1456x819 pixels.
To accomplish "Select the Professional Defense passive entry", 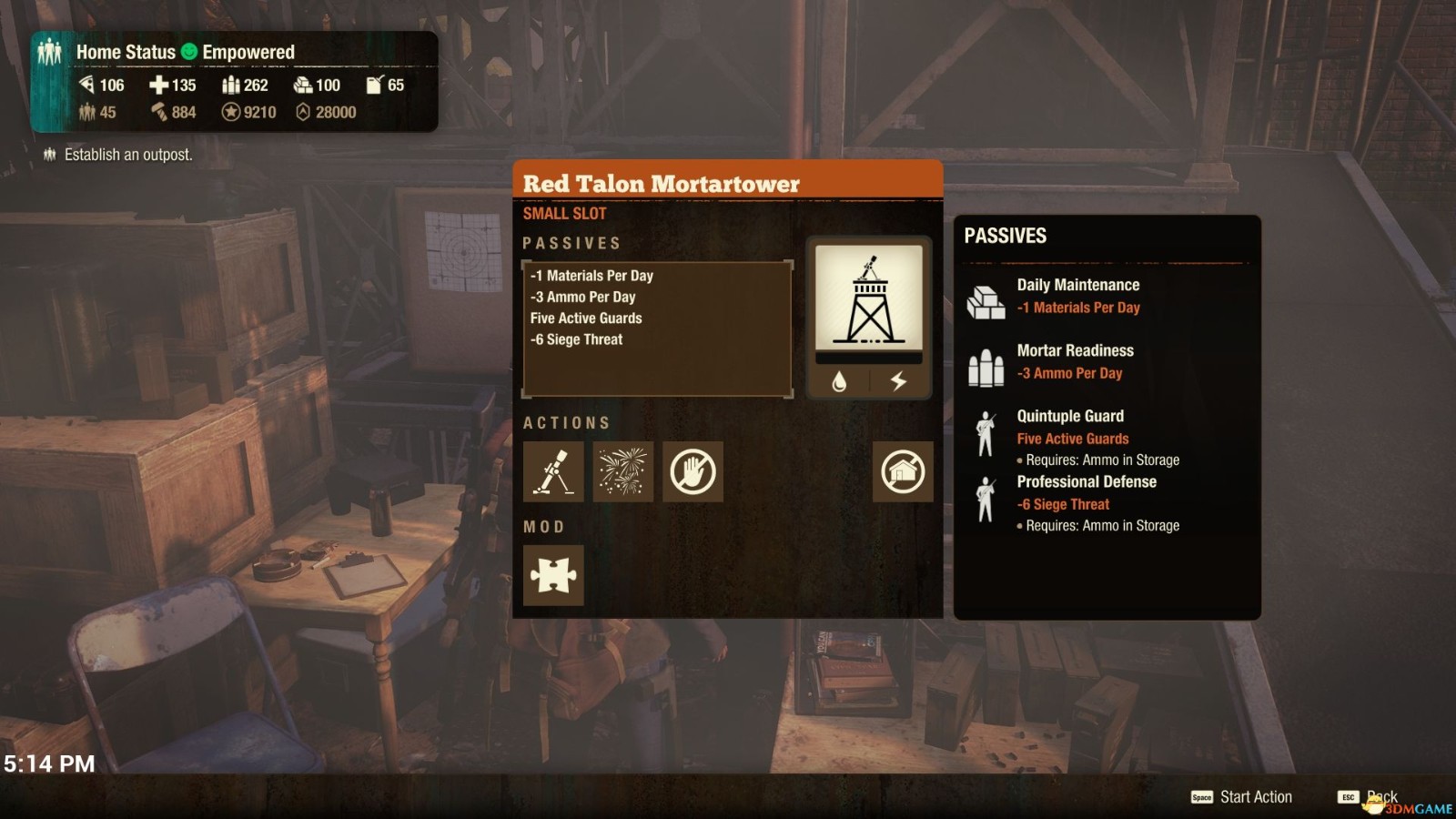I will pos(1087,492).
